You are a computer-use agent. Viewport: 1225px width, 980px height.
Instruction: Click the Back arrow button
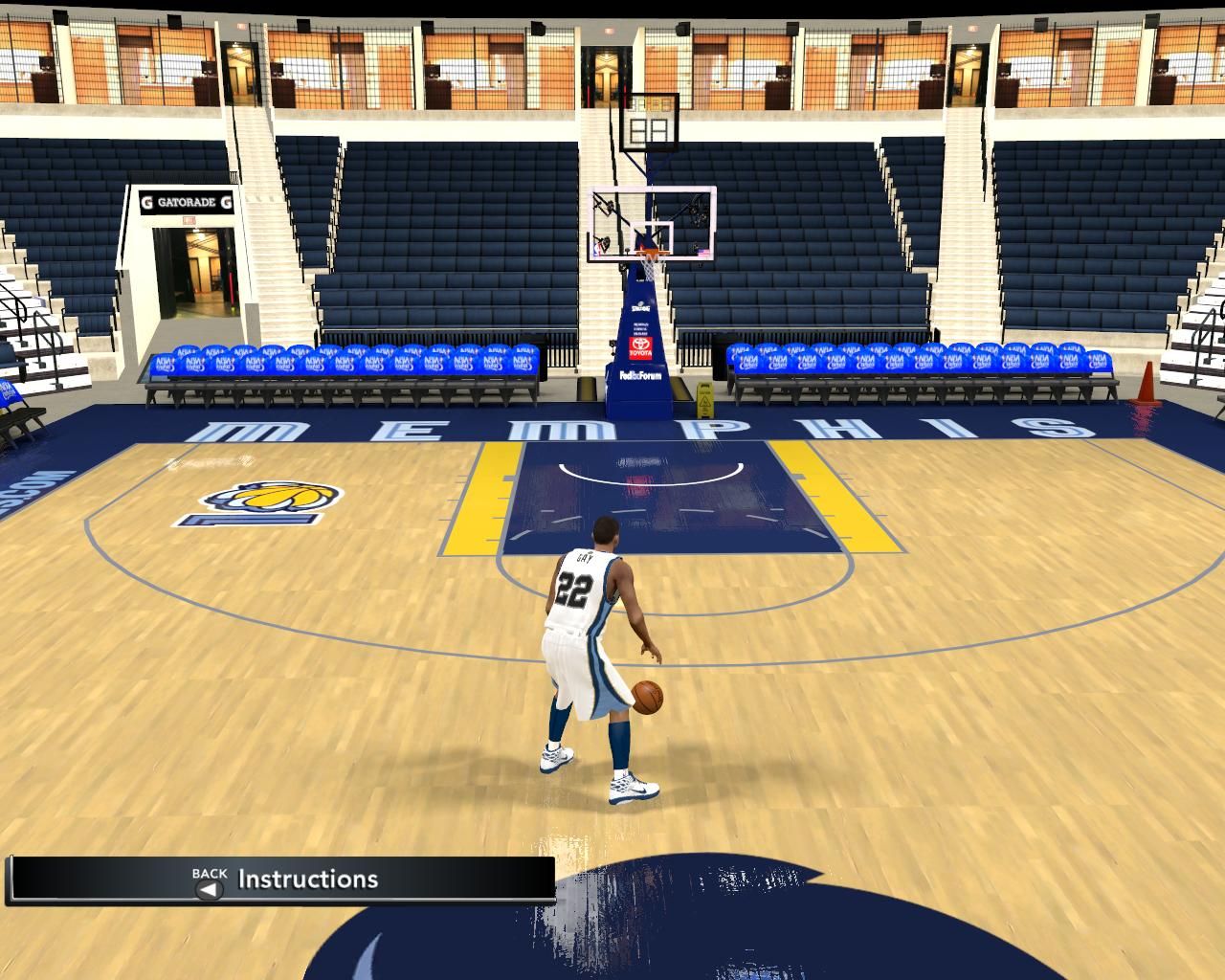tap(209, 889)
